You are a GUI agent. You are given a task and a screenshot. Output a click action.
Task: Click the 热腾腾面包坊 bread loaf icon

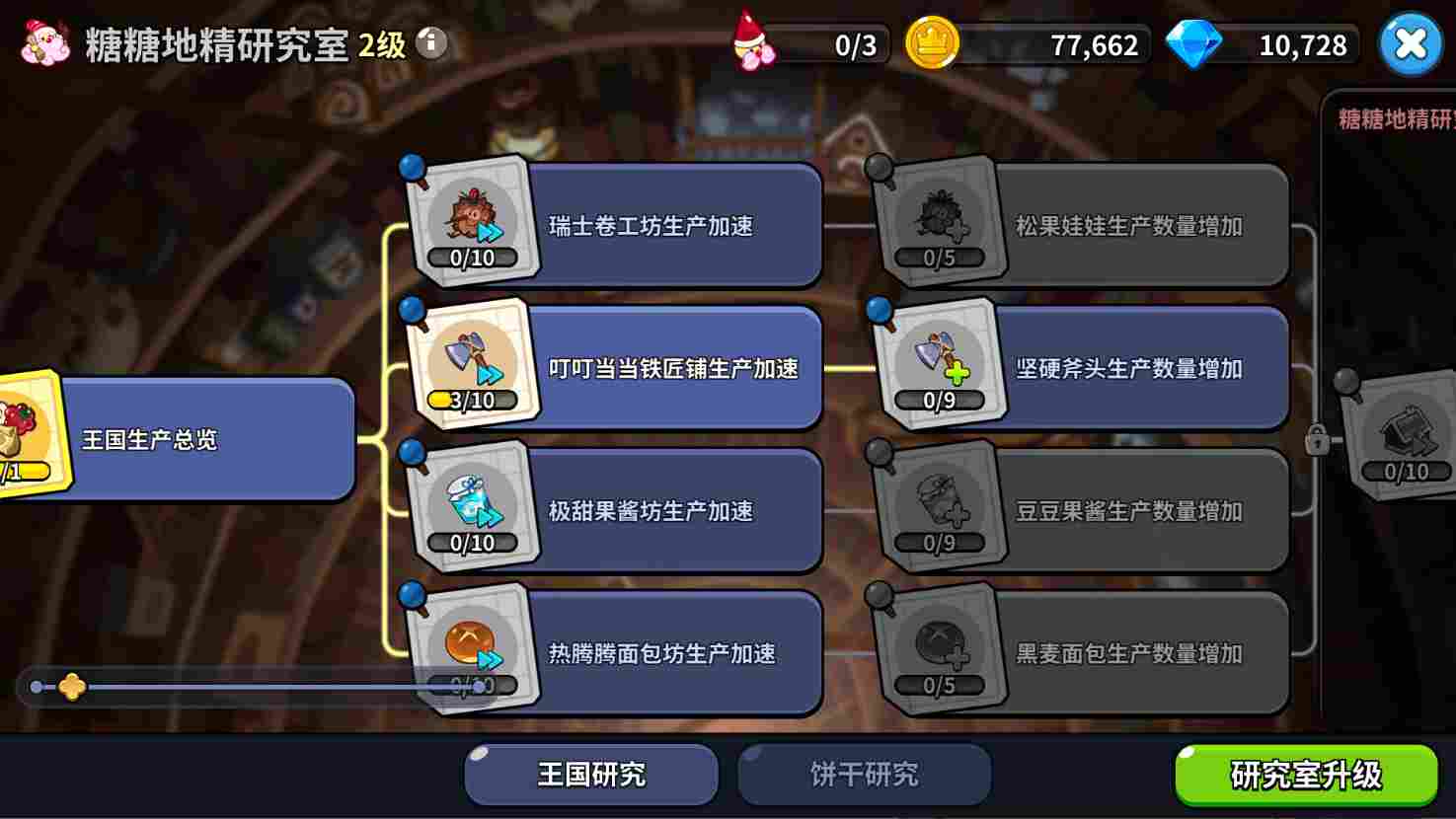click(472, 641)
